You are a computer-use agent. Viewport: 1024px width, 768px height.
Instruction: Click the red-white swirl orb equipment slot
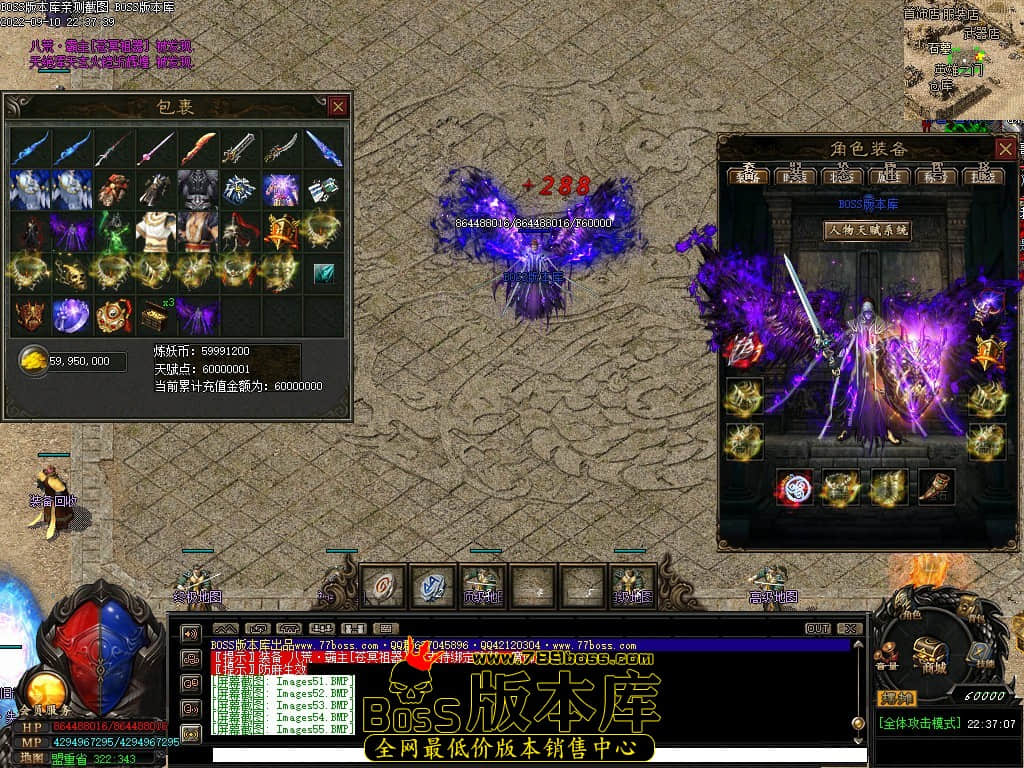point(793,487)
